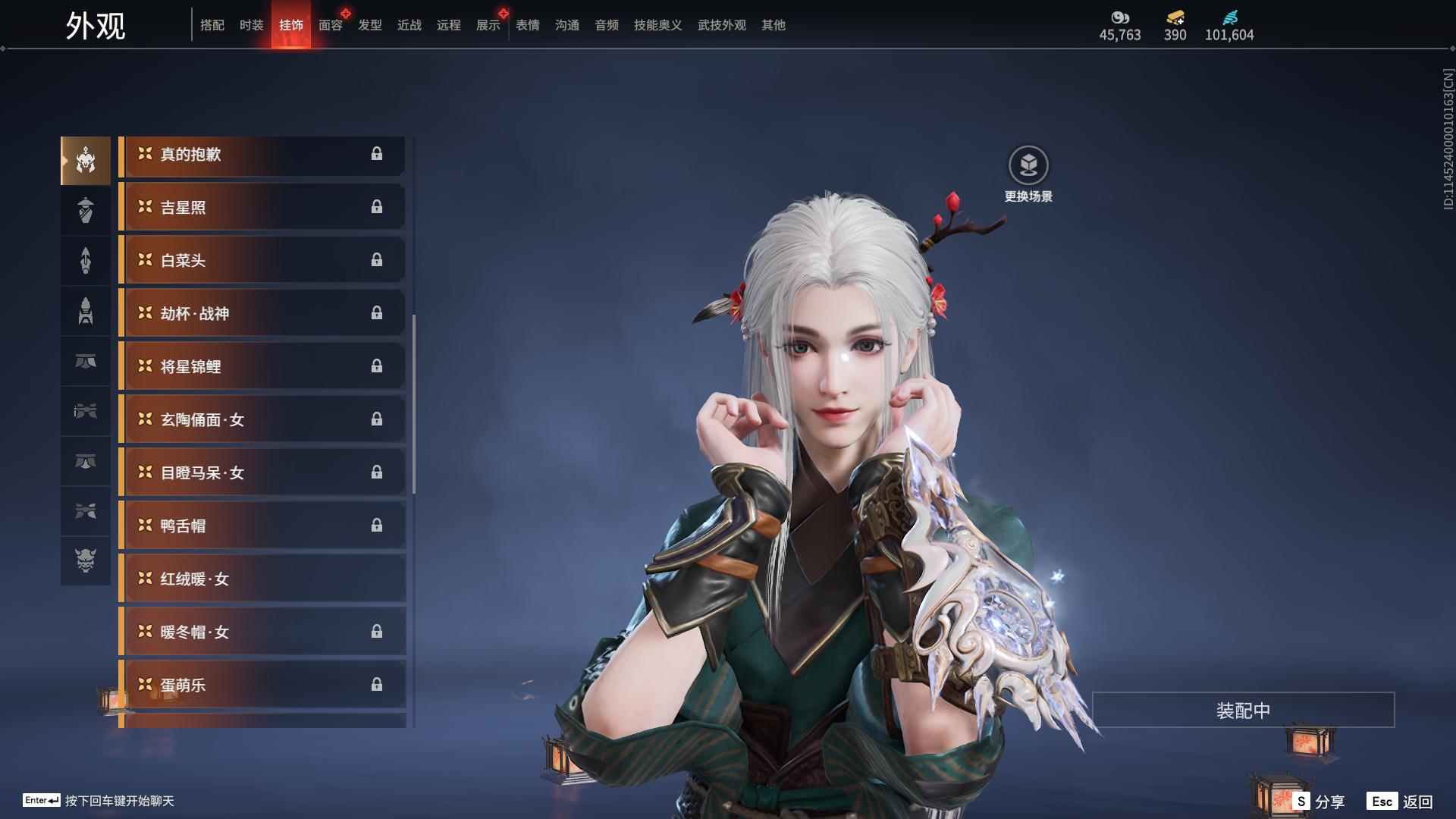Select the 面容 tab
The width and height of the screenshot is (1456, 819).
330,25
